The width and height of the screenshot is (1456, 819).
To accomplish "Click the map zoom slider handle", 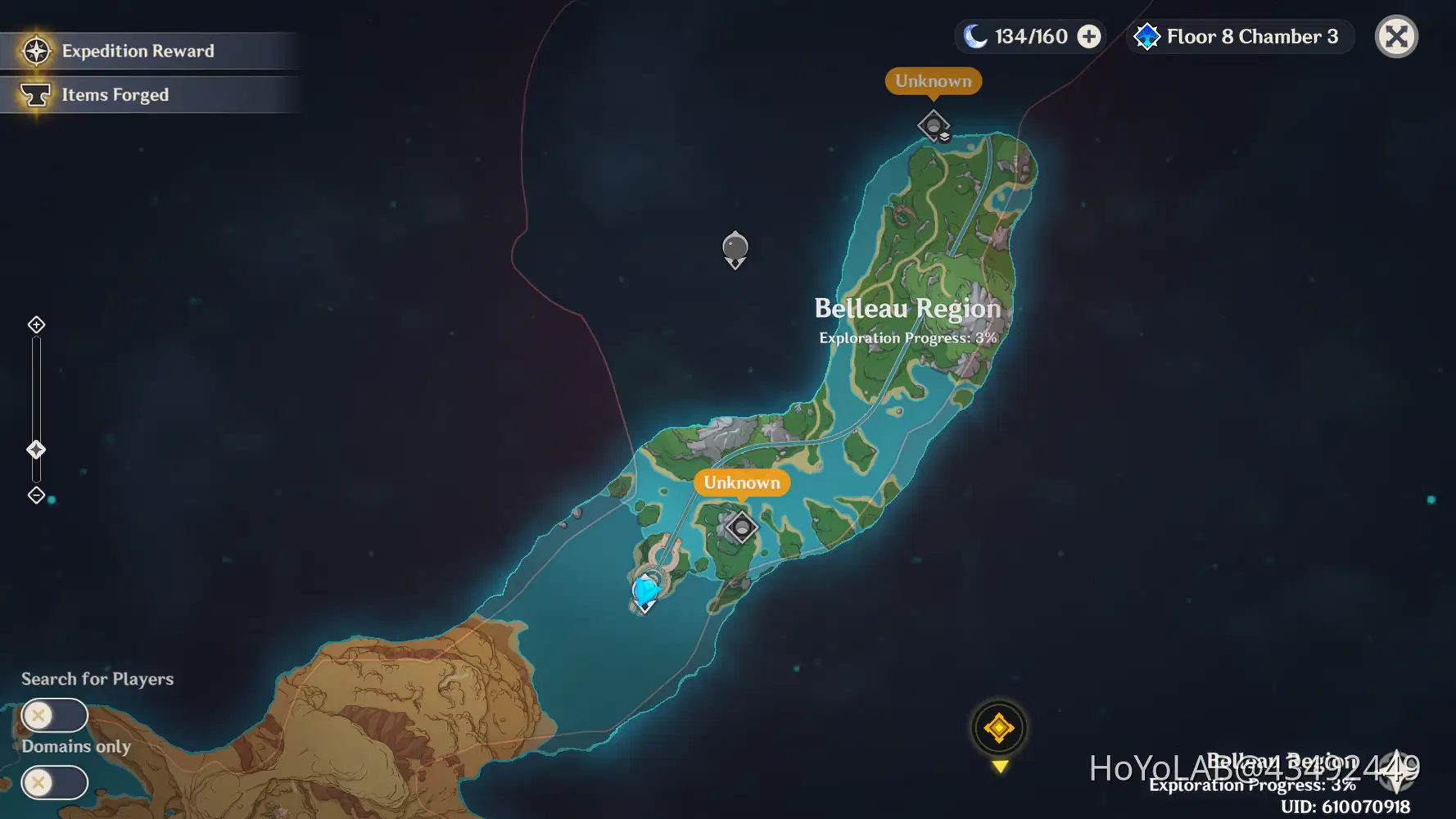I will tap(35, 449).
